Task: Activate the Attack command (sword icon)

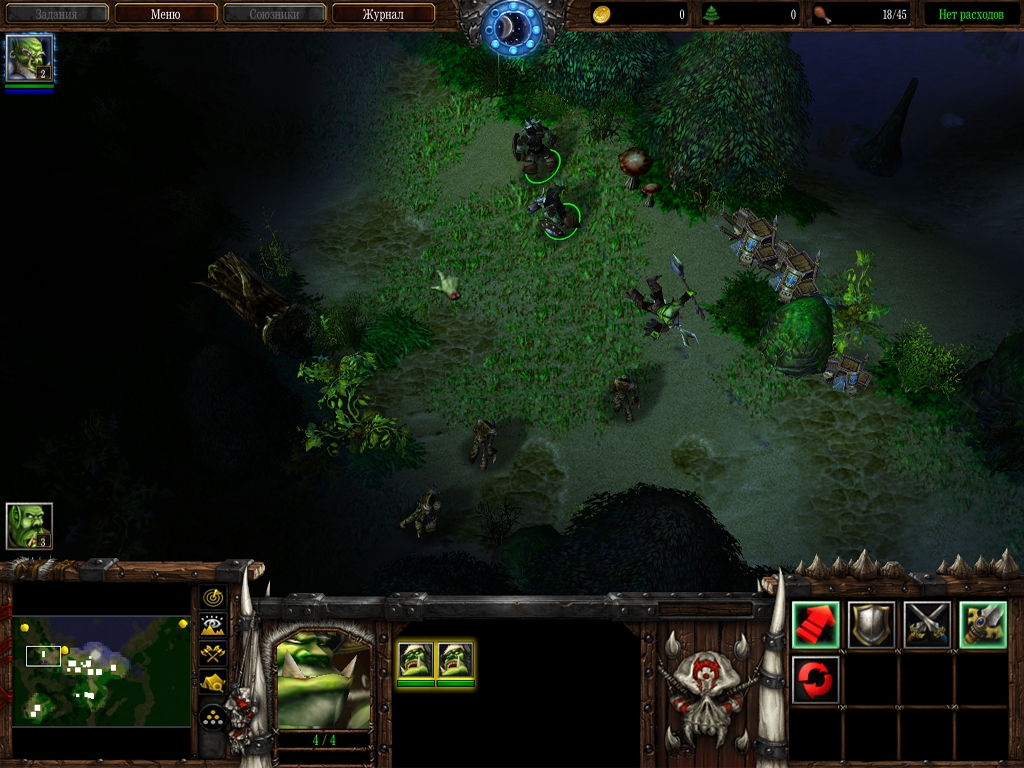Action: click(x=983, y=625)
